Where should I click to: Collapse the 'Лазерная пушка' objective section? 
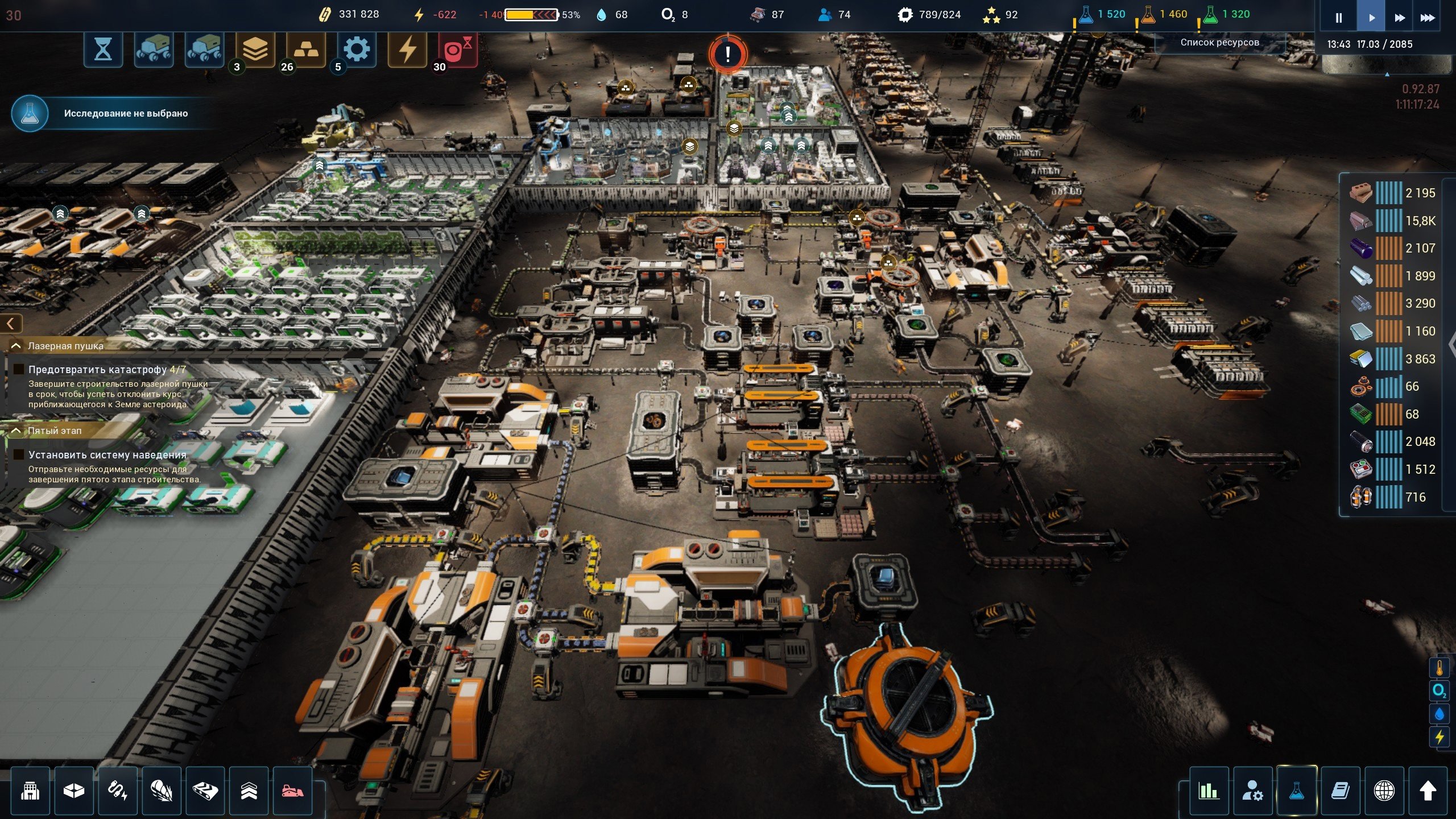(x=16, y=346)
